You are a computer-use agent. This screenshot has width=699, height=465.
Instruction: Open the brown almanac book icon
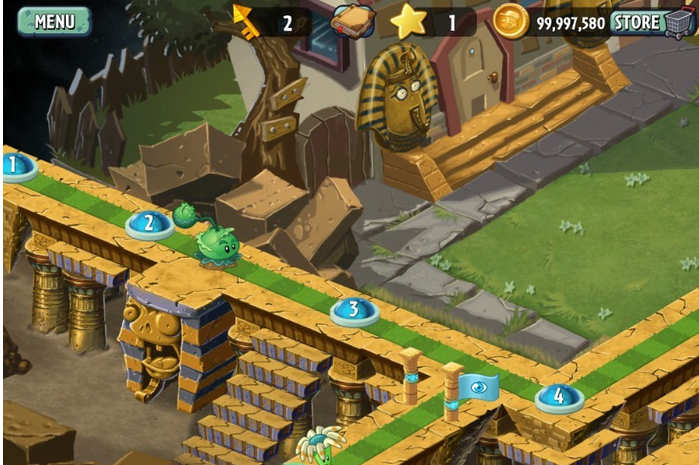pyautogui.click(x=352, y=21)
